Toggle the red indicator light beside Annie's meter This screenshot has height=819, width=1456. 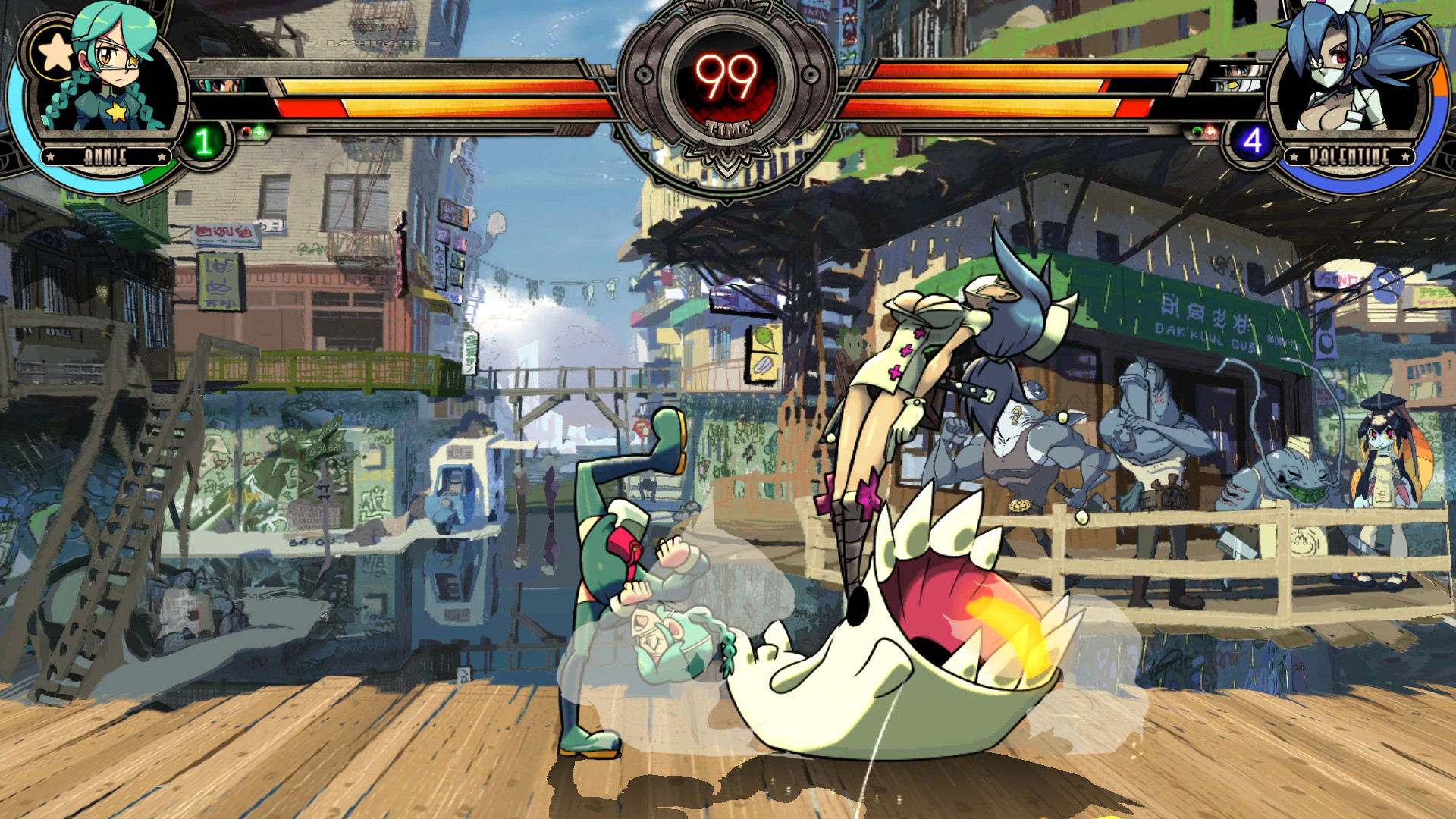pos(246,131)
